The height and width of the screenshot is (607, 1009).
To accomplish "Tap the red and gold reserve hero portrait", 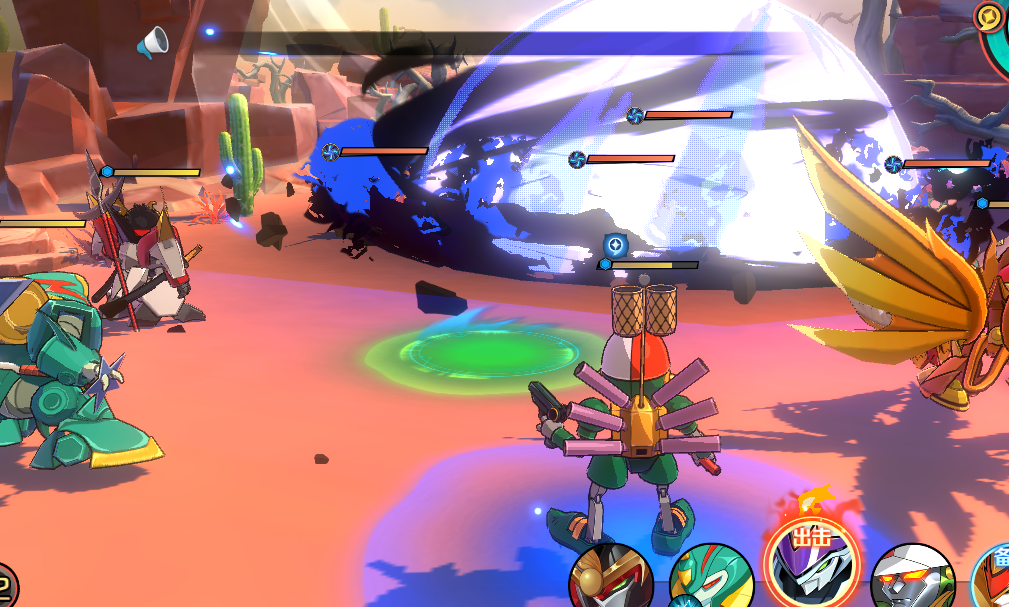I will click(995, 580).
